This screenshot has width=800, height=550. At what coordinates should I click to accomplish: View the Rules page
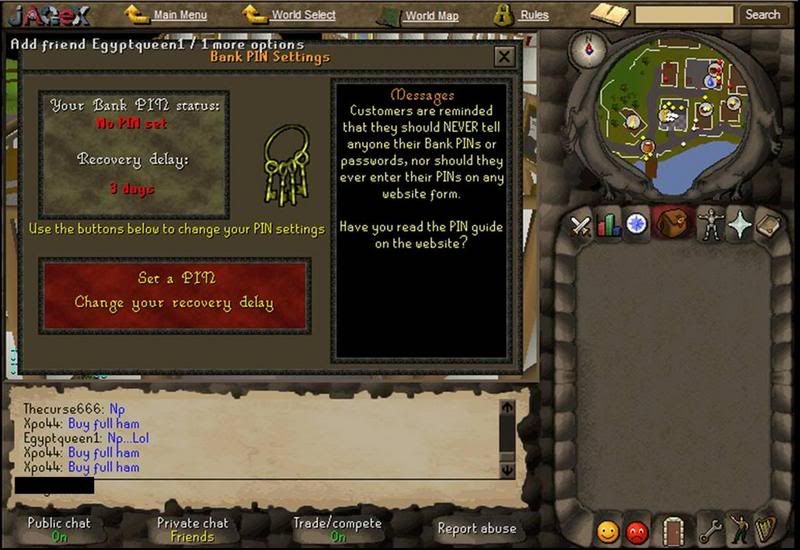pyautogui.click(x=534, y=15)
